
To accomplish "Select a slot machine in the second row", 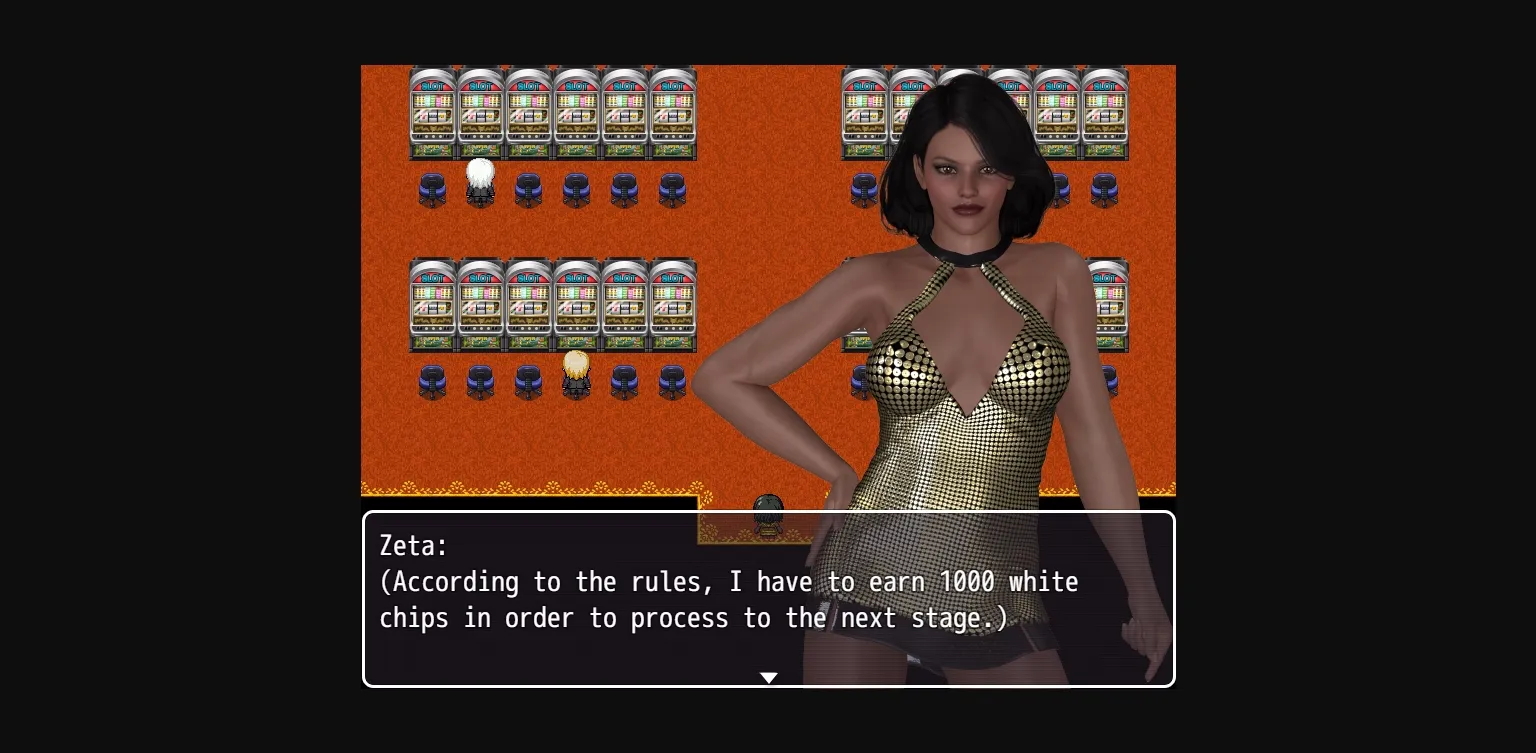I will pyautogui.click(x=480, y=305).
